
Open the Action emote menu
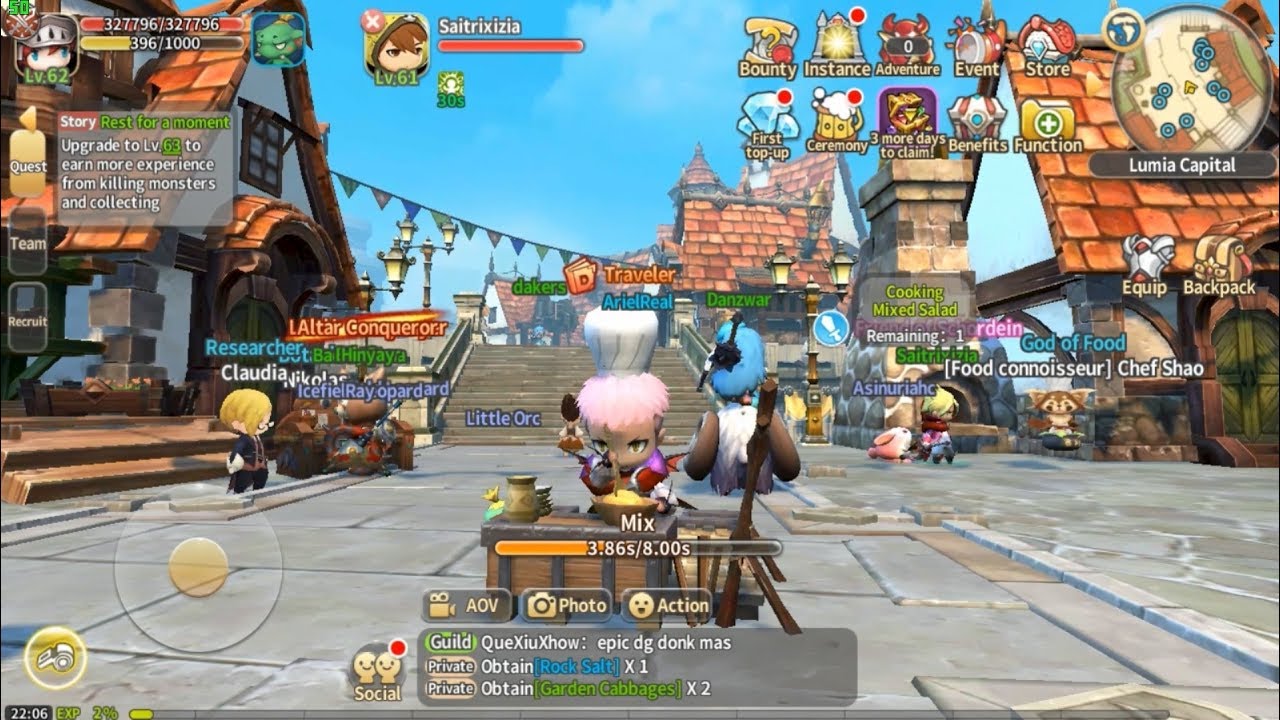pyautogui.click(x=667, y=605)
